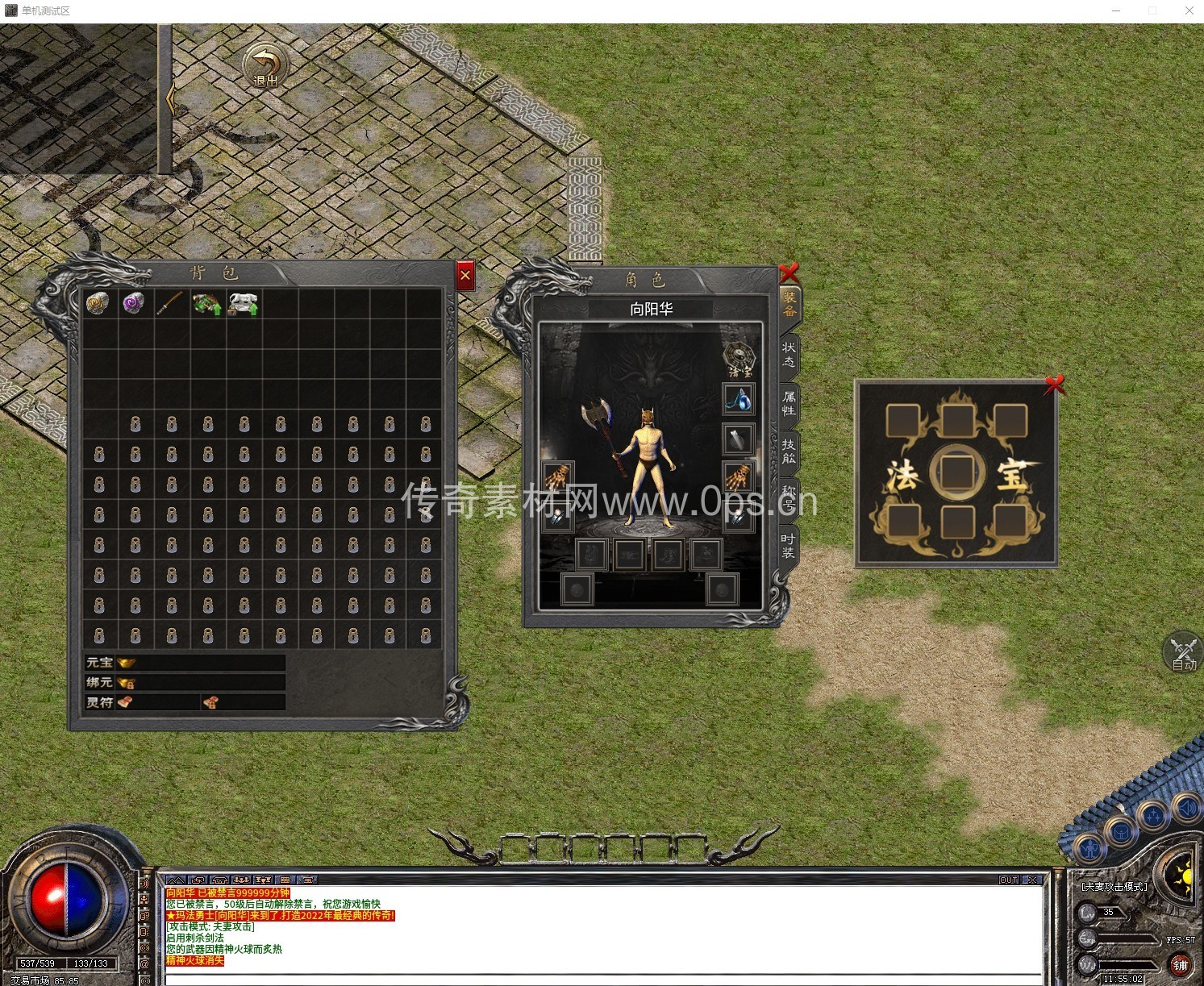Image resolution: width=1204 pixels, height=986 pixels.
Task: Toggle the 自动 auto-combat button
Action: pos(1184,653)
